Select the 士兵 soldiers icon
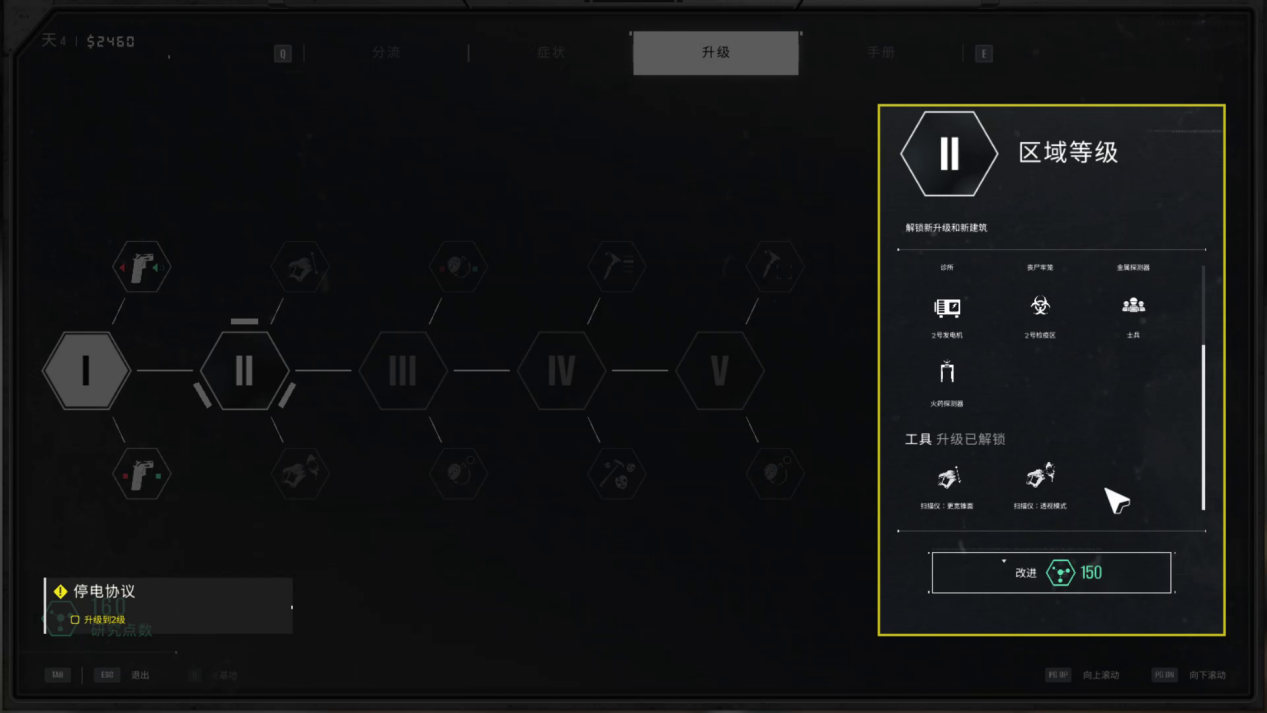1267x713 pixels. coord(1133,307)
